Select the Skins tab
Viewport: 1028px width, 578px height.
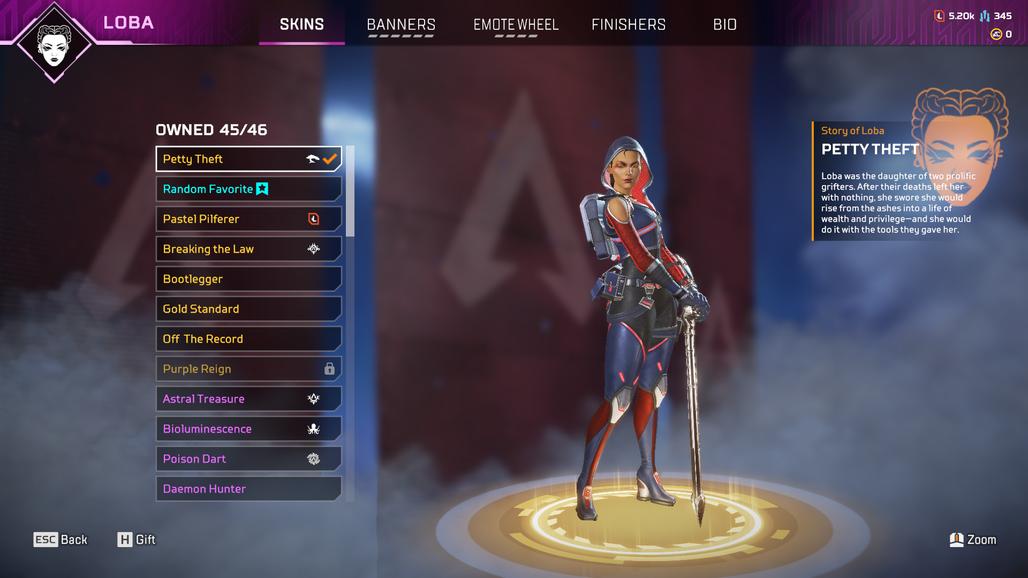coord(301,24)
